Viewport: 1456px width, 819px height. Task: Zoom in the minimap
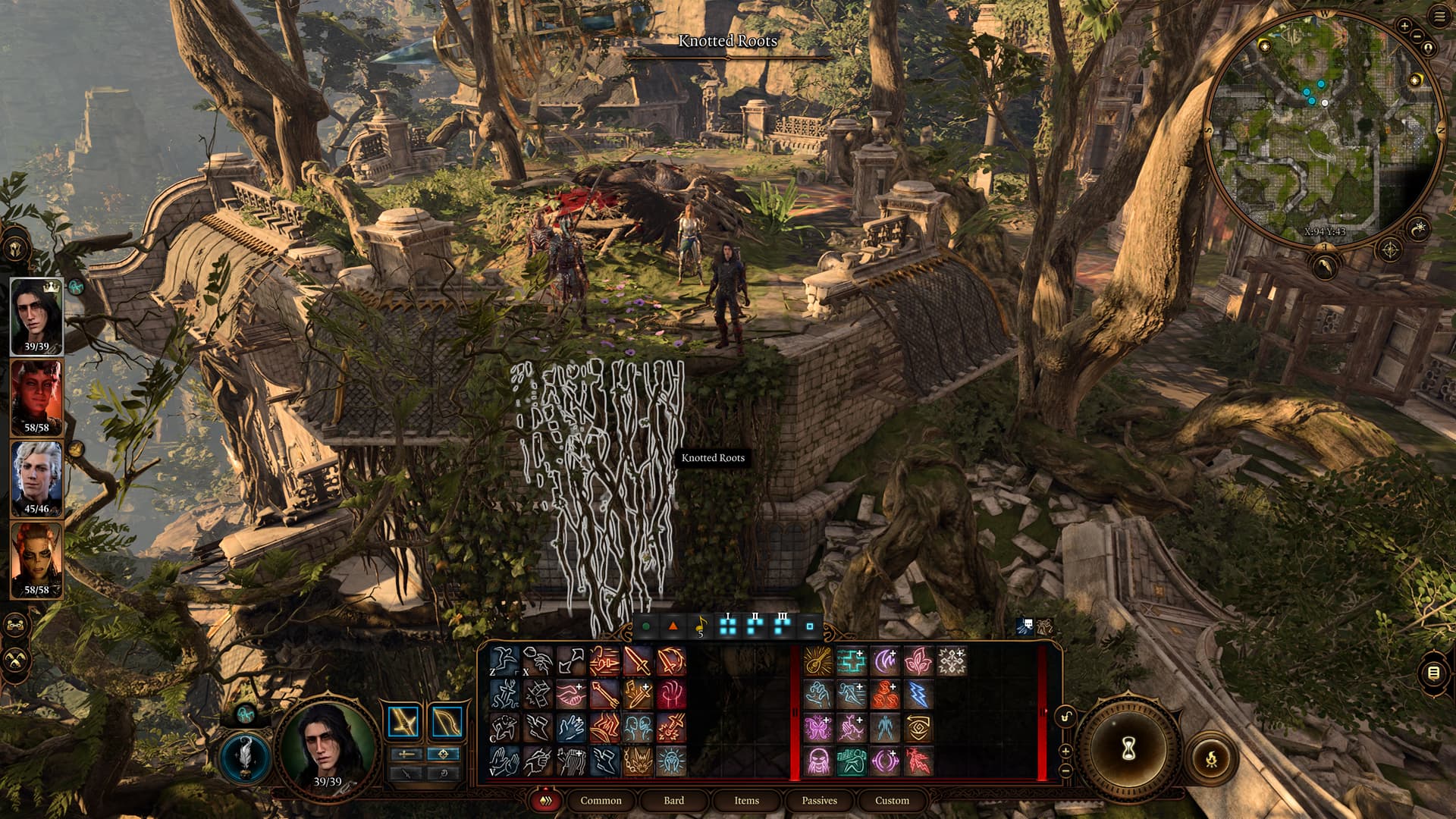coord(1404,26)
